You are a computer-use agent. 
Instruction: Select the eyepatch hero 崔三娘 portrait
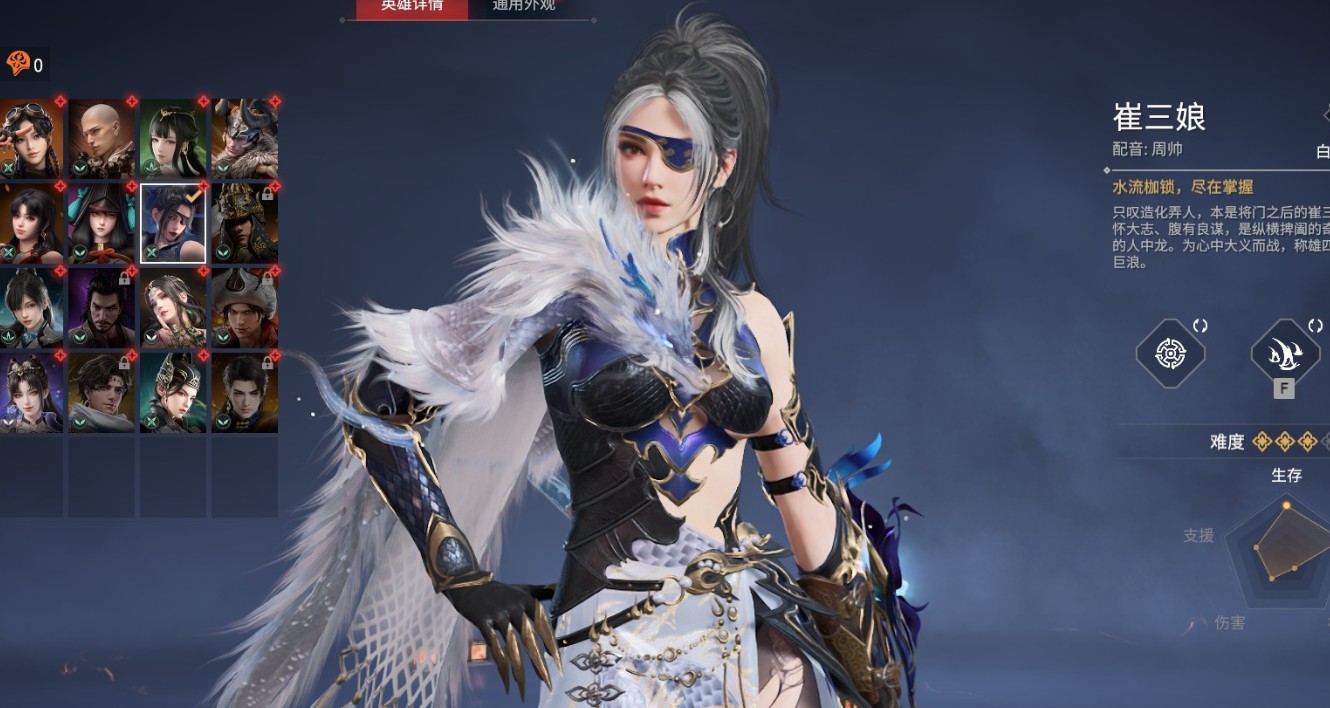click(173, 222)
